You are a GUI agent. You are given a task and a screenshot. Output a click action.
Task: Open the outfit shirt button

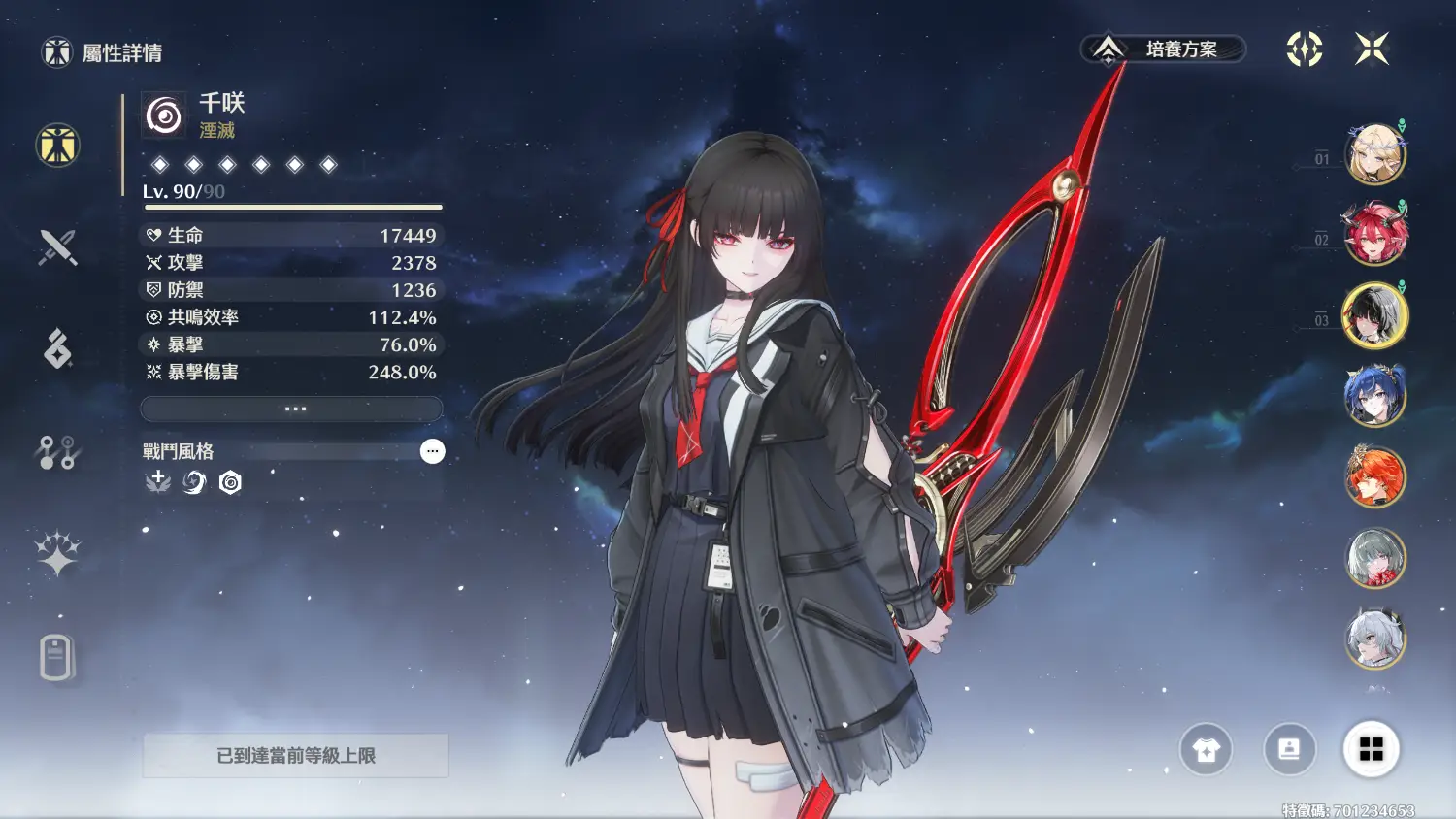pyautogui.click(x=1206, y=749)
